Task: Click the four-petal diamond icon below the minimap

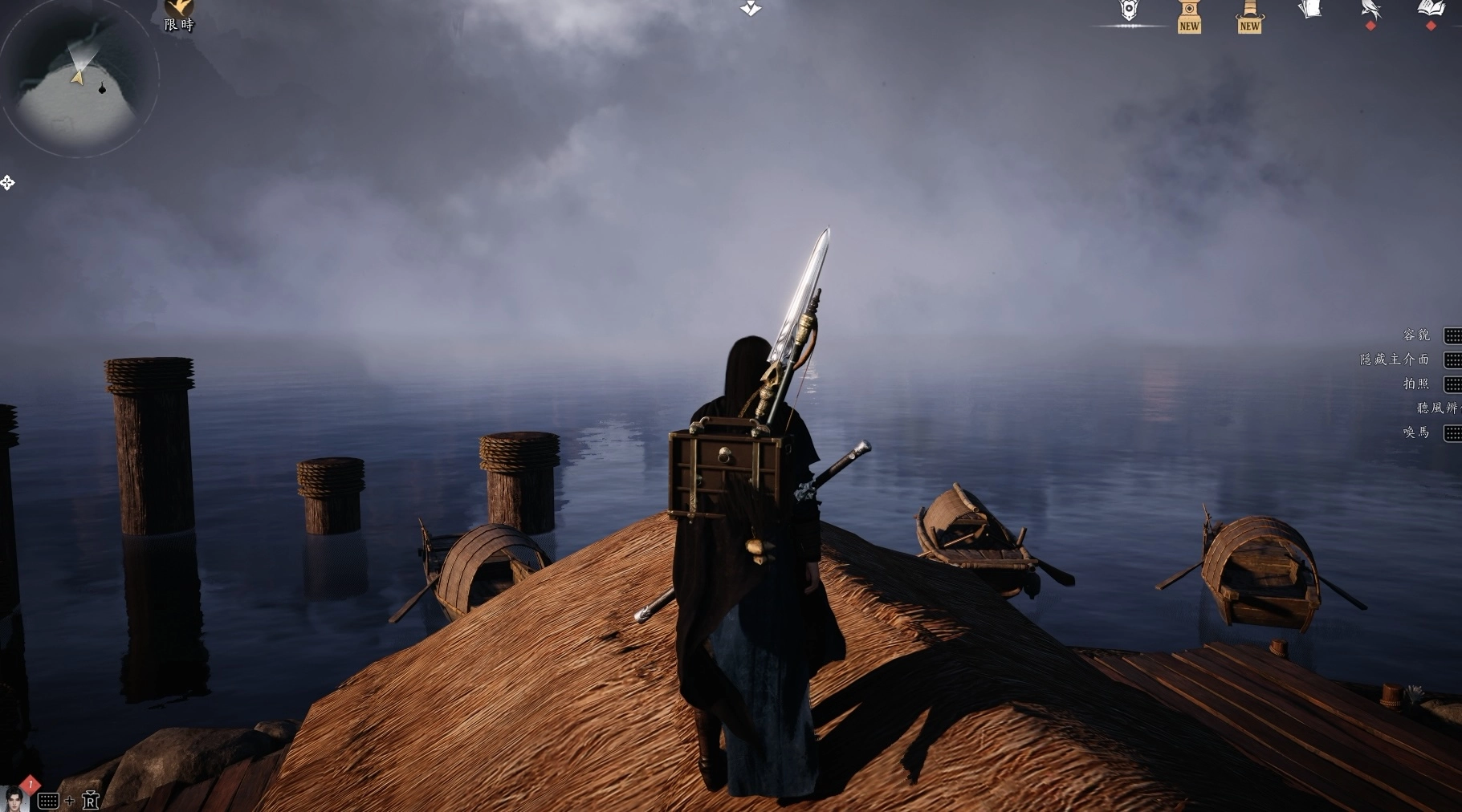Action: pyautogui.click(x=7, y=183)
